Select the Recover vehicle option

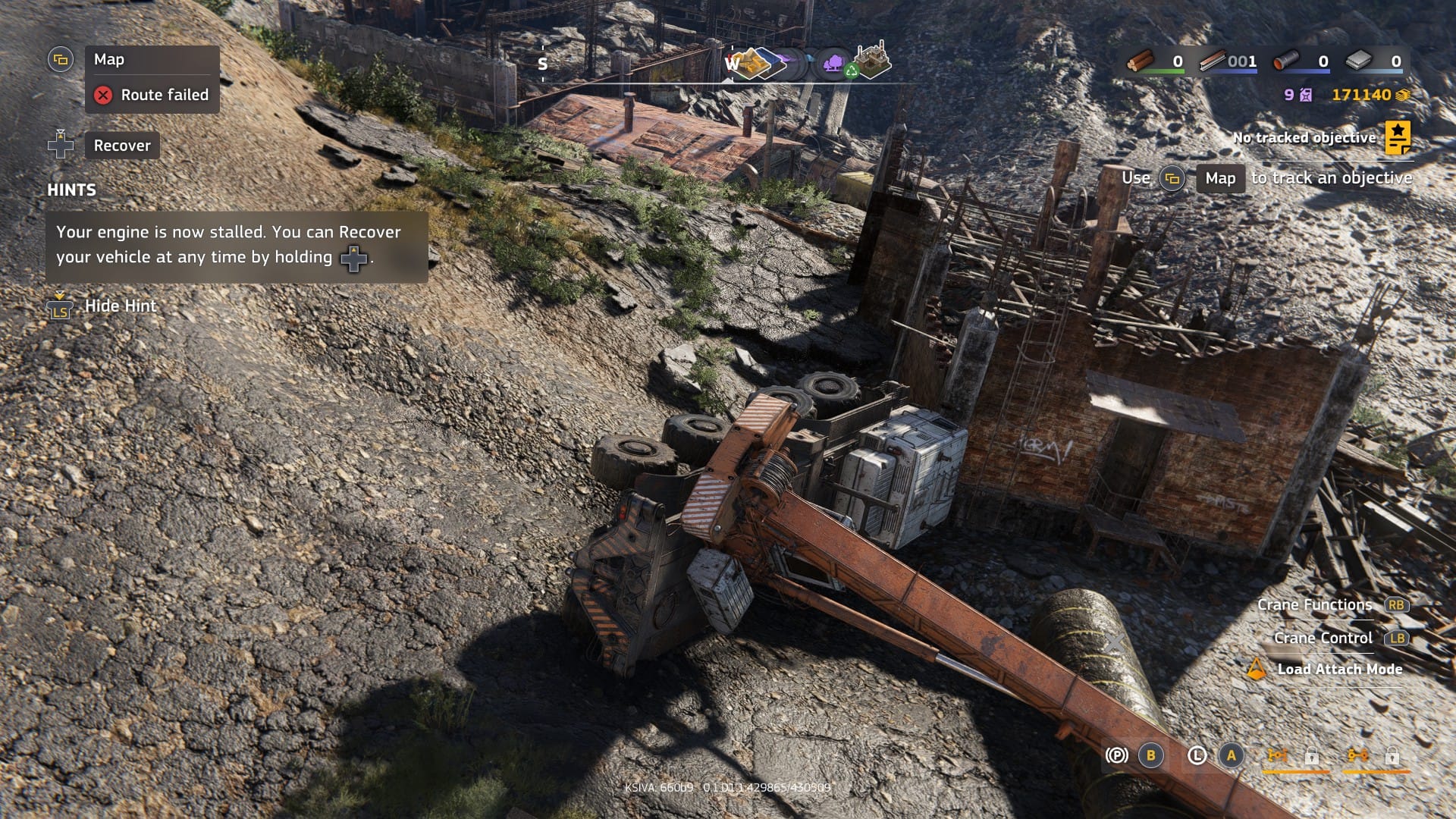(121, 146)
